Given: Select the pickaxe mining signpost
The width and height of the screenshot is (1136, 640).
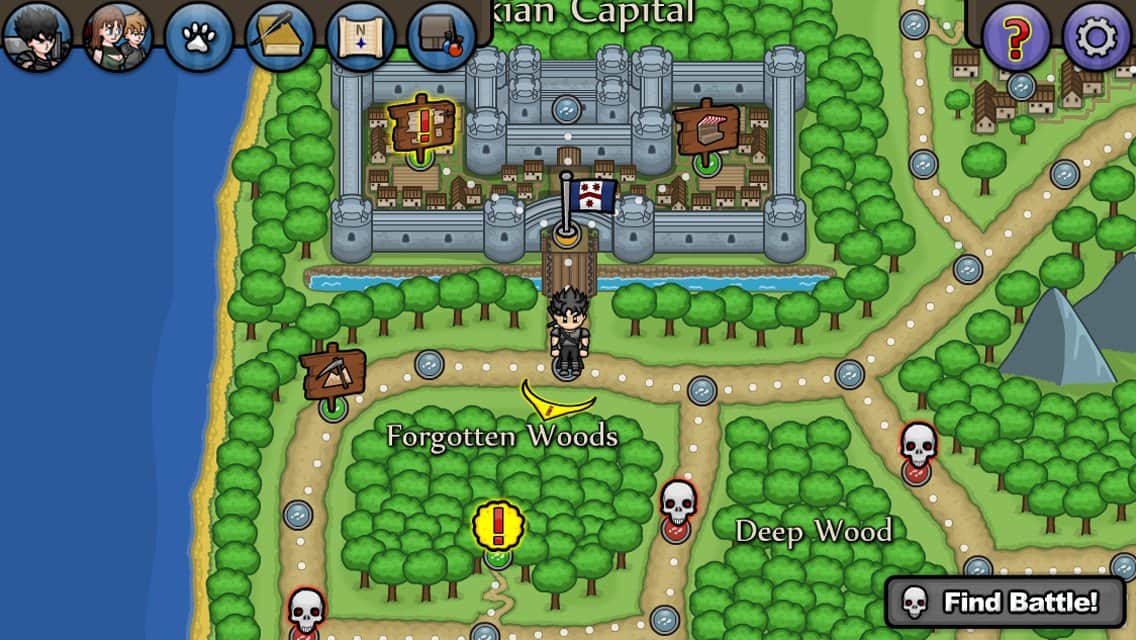Looking at the screenshot, I should click(x=332, y=373).
